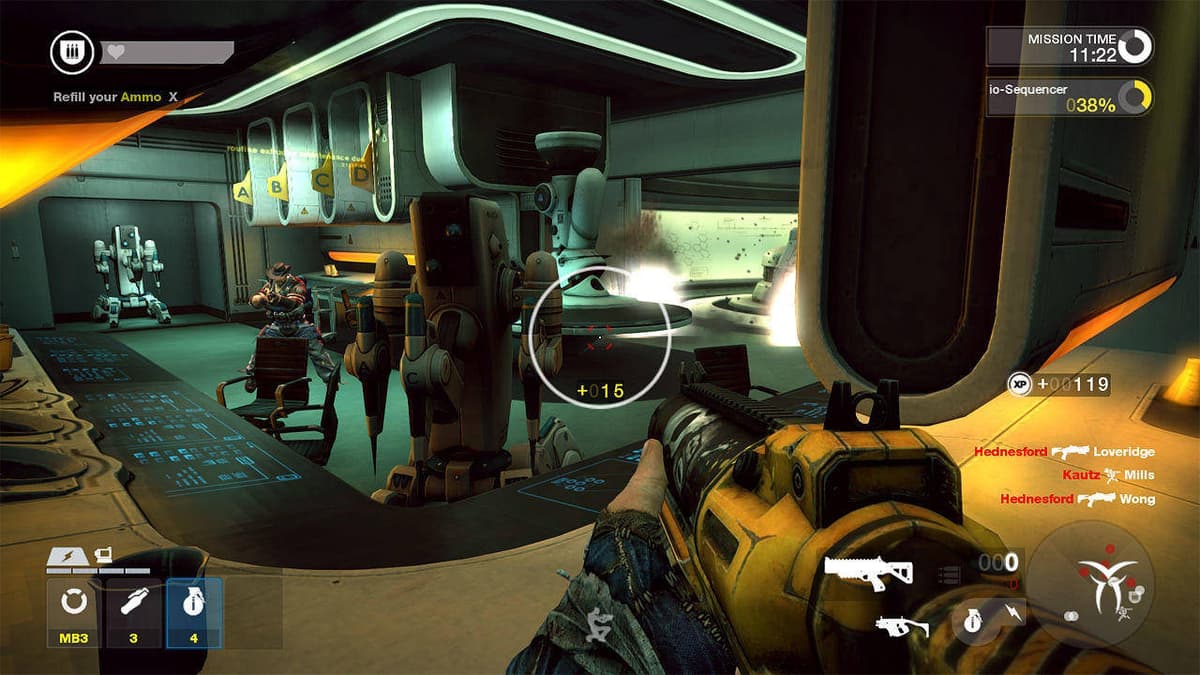Select the ring ability slot labeled MB3
The width and height of the screenshot is (1200, 675).
(x=73, y=610)
